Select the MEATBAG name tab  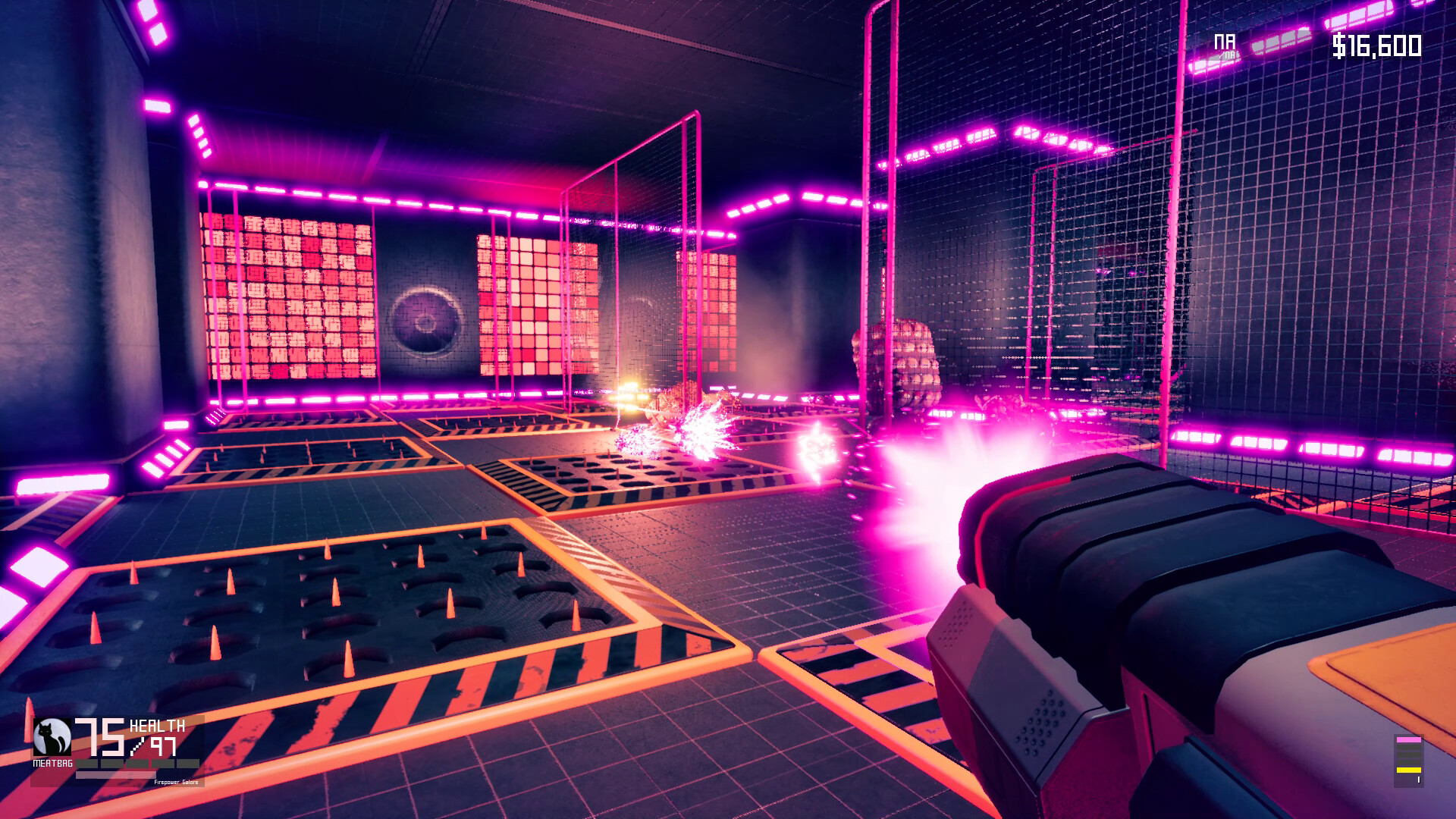[x=52, y=762]
